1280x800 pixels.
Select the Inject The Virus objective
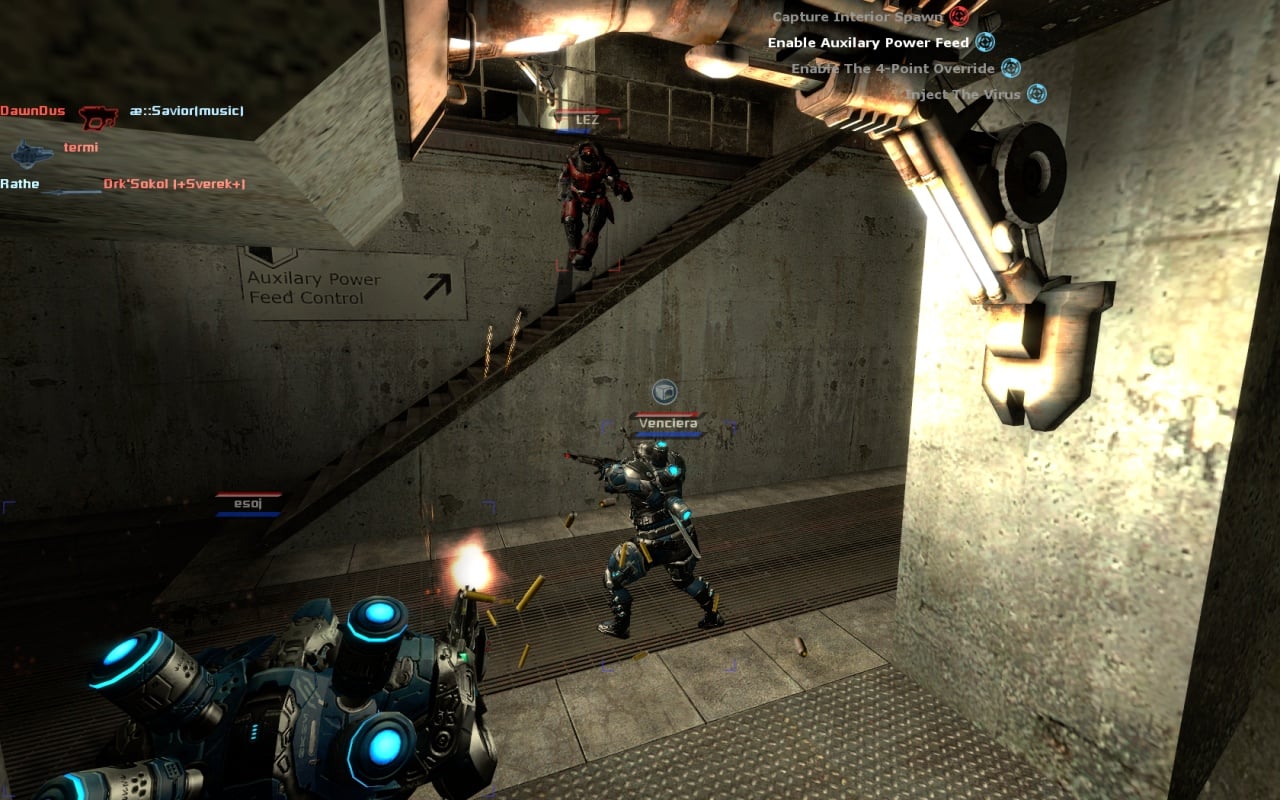(x=963, y=95)
